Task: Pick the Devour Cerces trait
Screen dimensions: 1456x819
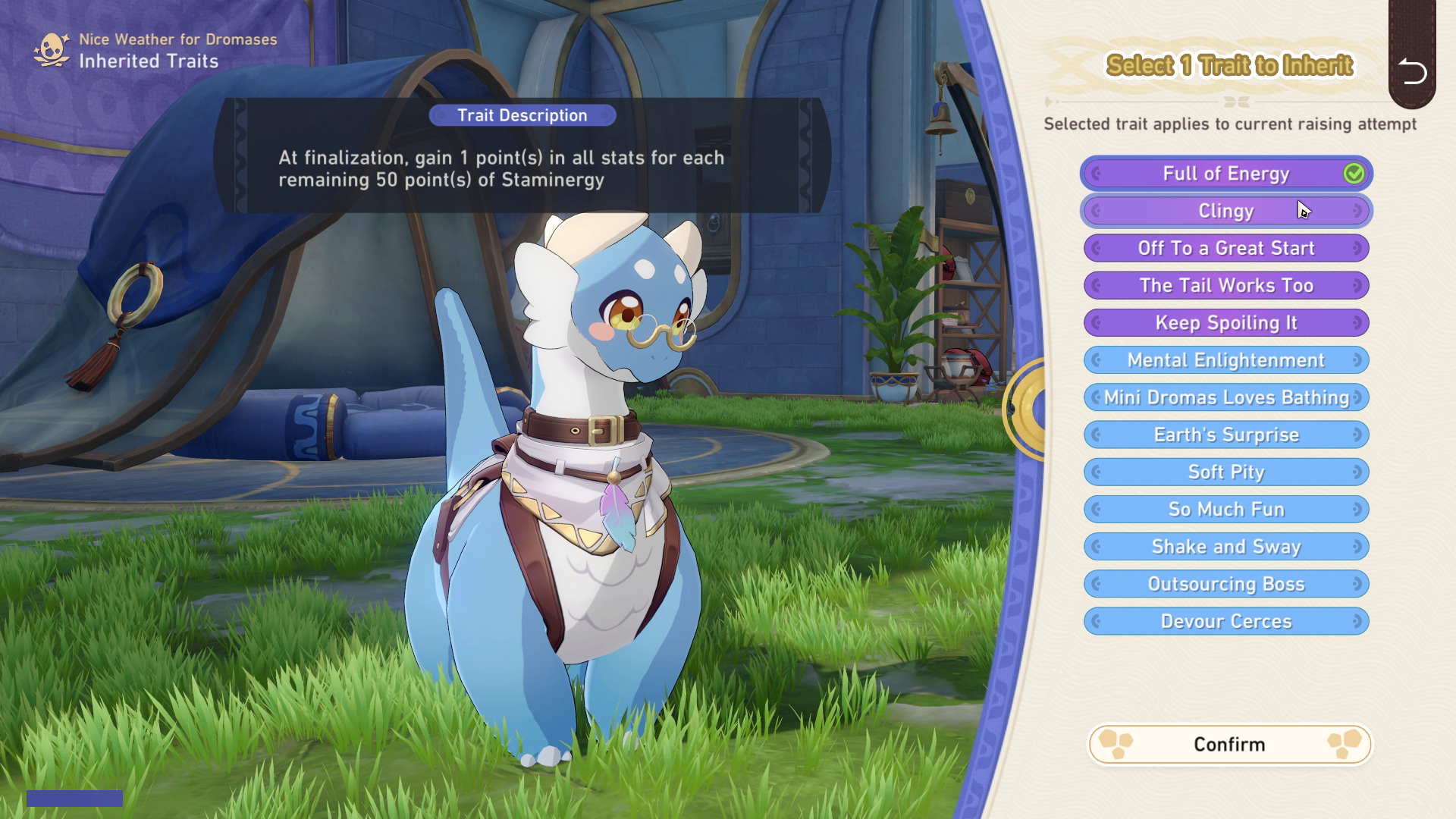Action: [x=1225, y=621]
